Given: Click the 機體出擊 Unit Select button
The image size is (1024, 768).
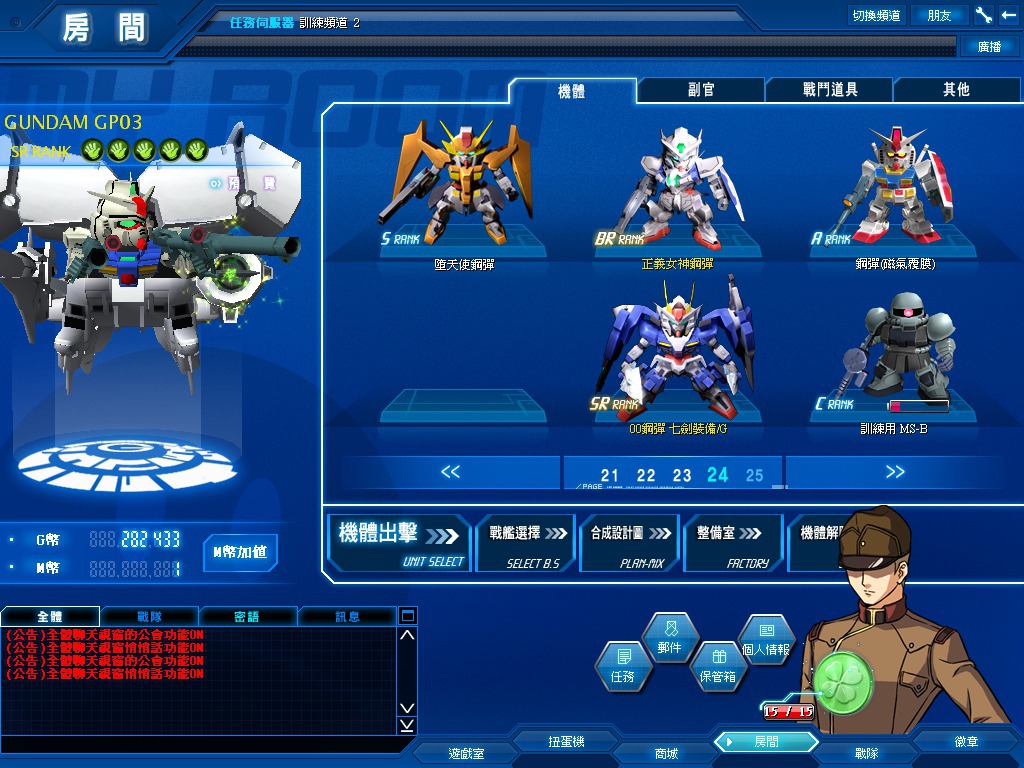Looking at the screenshot, I should tap(401, 543).
